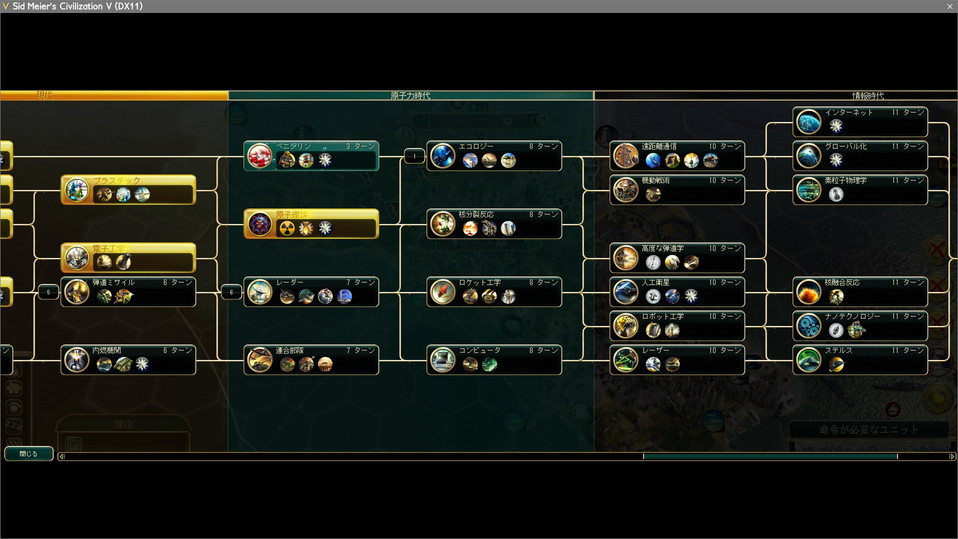The image size is (958, 539).
Task: Pick the 核融合反応 (Nuclear Fusion) technology
Action: (861, 291)
